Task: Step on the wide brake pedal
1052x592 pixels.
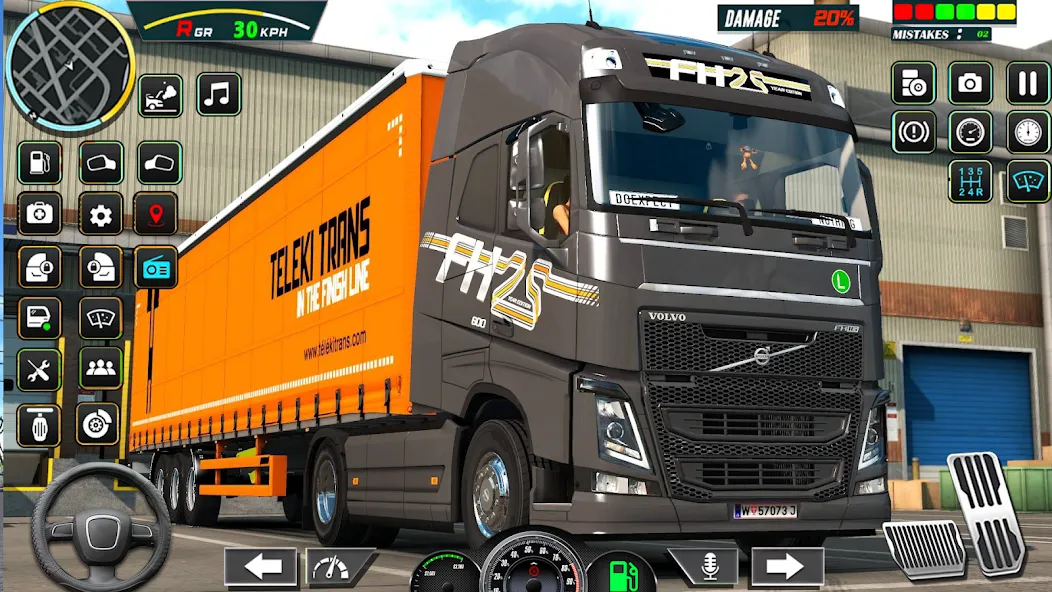Action: point(923,549)
